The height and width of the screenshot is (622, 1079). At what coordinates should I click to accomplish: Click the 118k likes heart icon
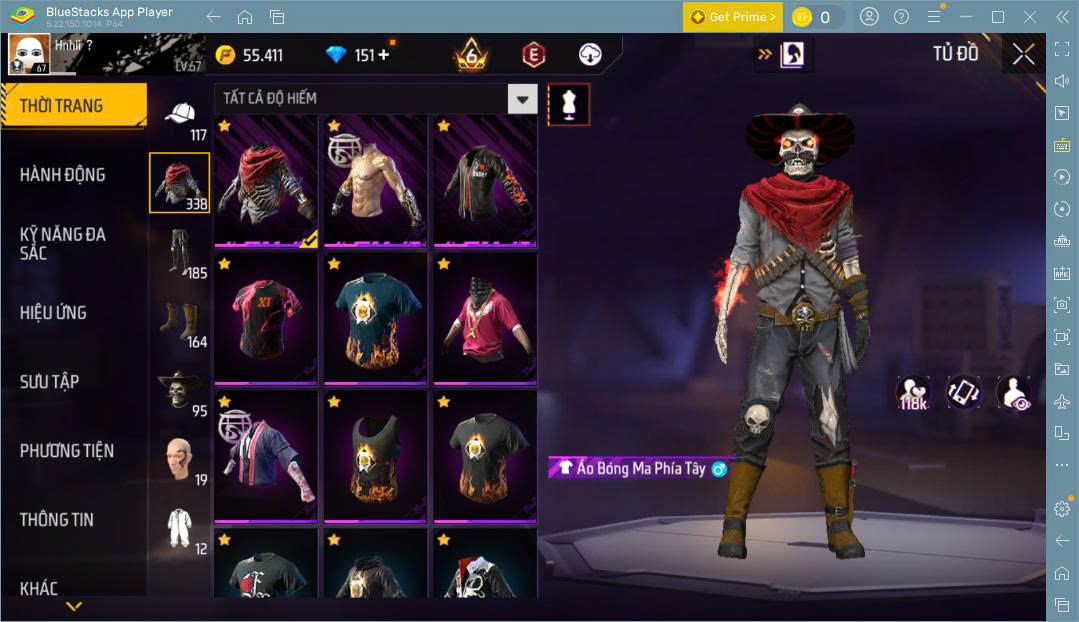point(911,390)
